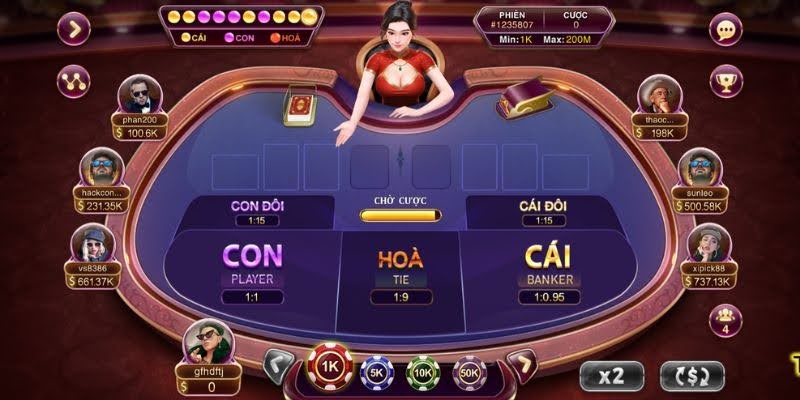Choose the blue 5K chip
This screenshot has width=800, height=400.
375,372
